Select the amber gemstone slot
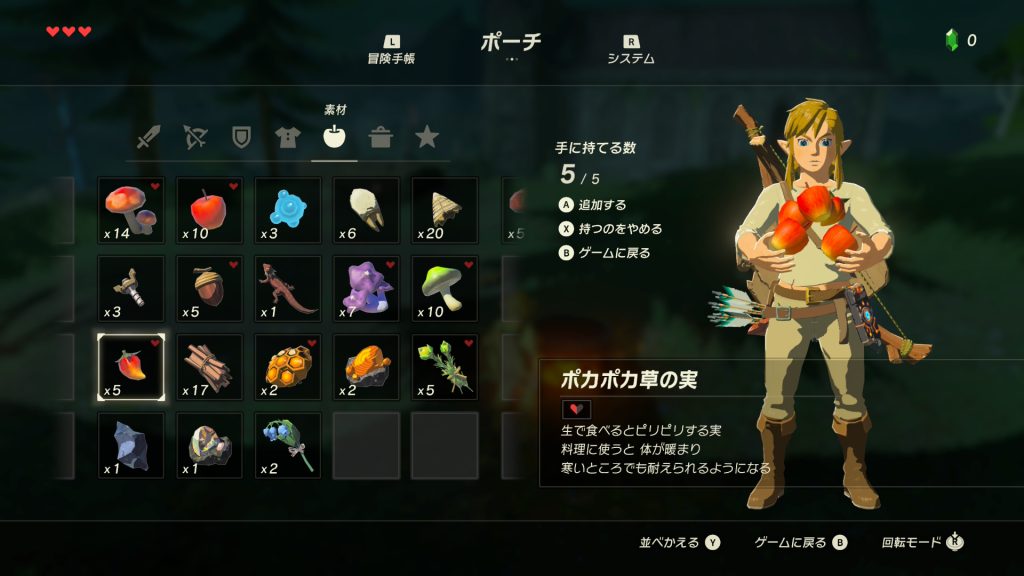The height and width of the screenshot is (576, 1024). 366,367
